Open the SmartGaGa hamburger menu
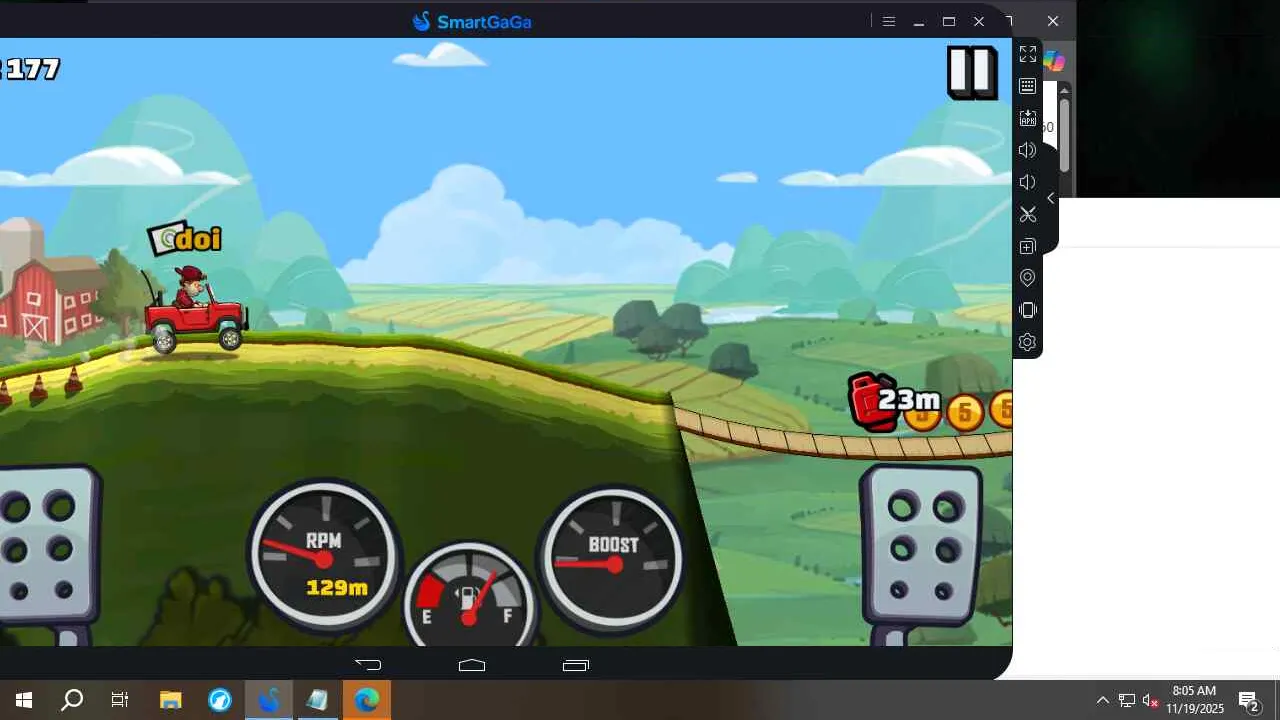 (x=888, y=21)
